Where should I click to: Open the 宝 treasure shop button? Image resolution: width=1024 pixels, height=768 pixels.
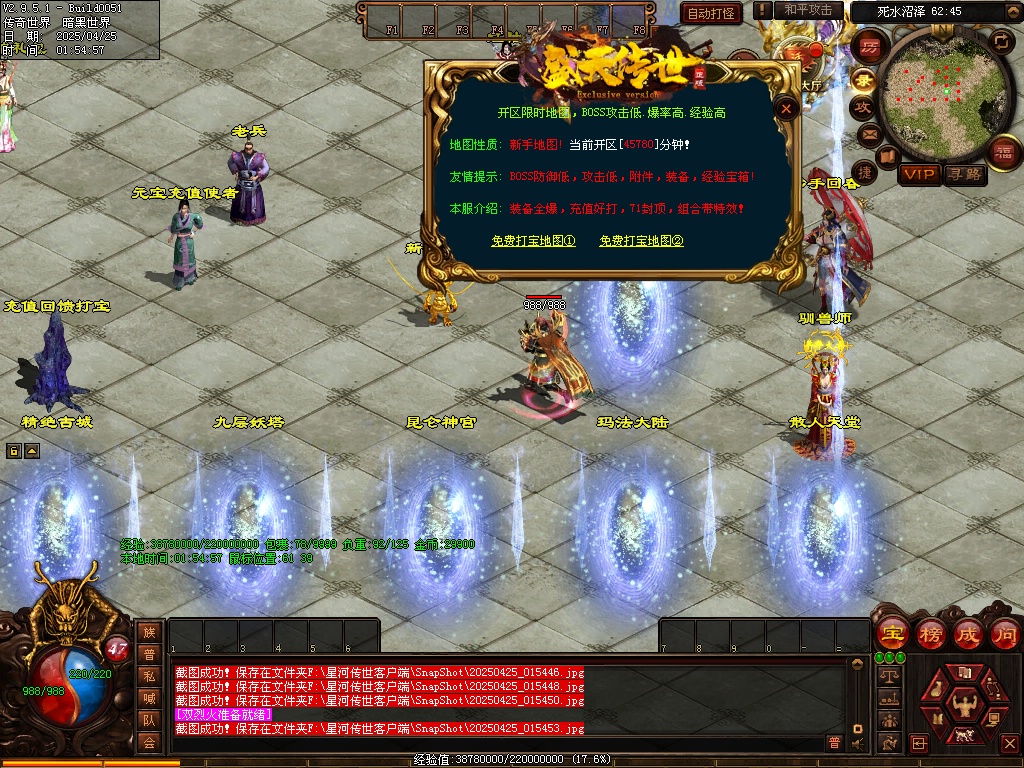891,634
